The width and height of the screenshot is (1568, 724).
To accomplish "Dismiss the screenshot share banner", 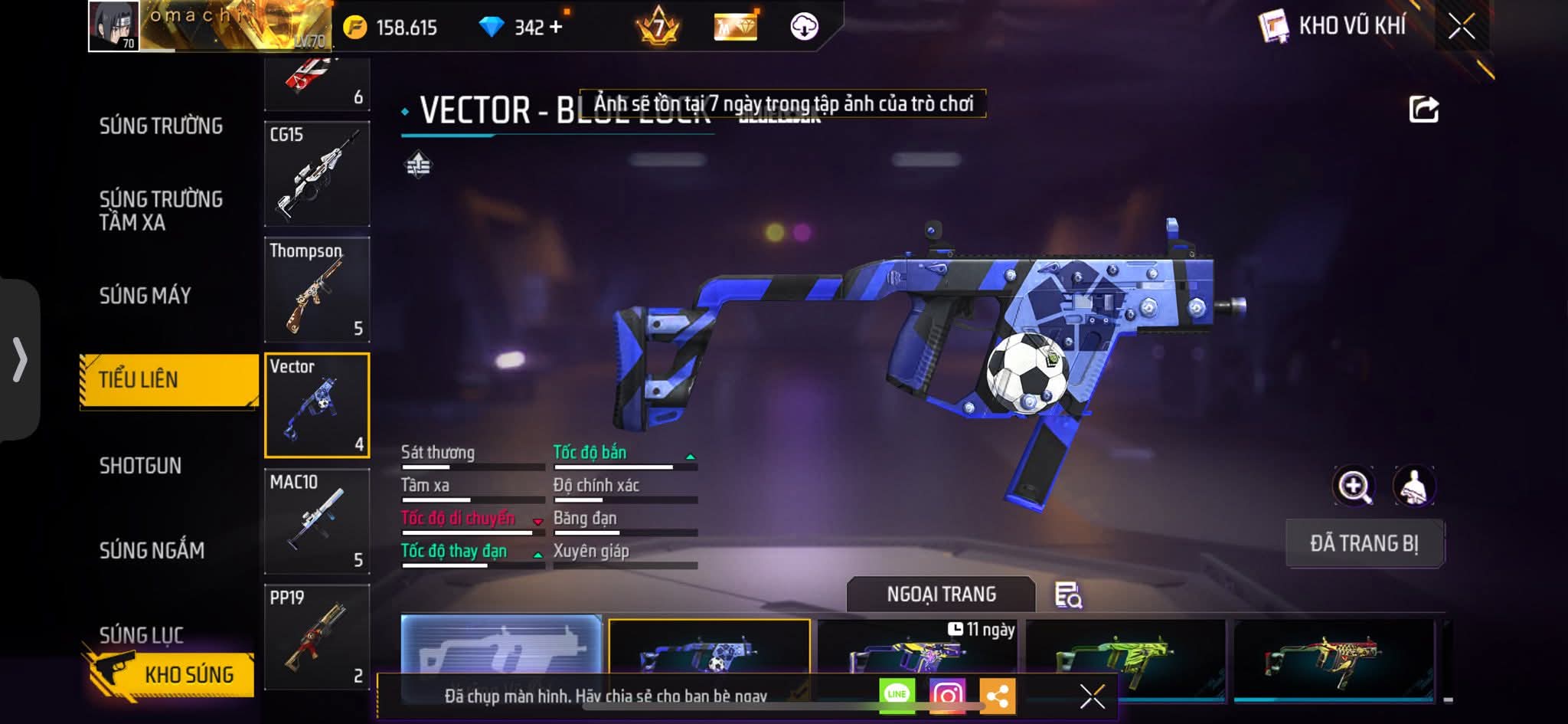I will (1092, 696).
